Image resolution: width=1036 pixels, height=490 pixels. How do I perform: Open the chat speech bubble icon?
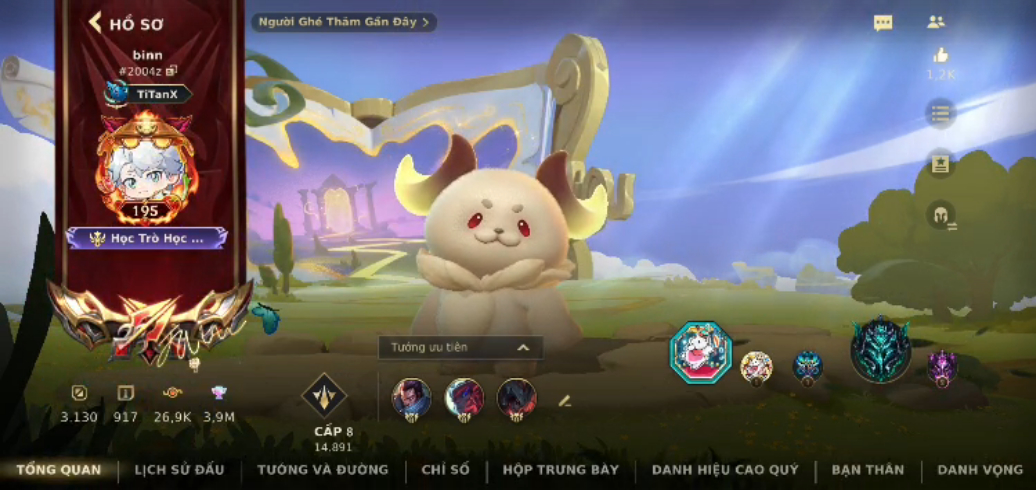883,23
